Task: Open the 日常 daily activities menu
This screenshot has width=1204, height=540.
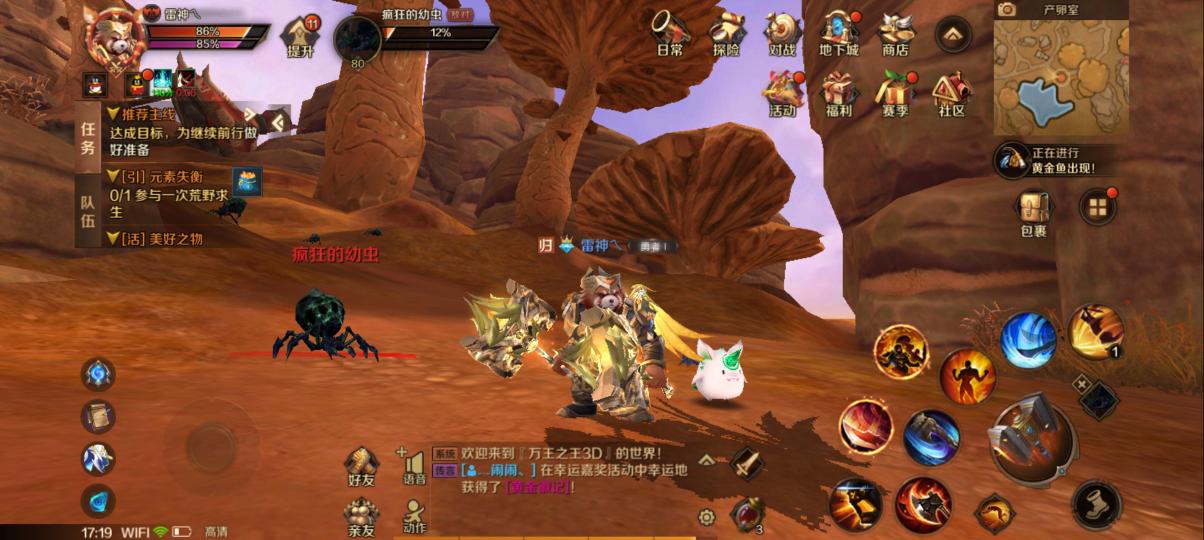Action: tap(670, 33)
